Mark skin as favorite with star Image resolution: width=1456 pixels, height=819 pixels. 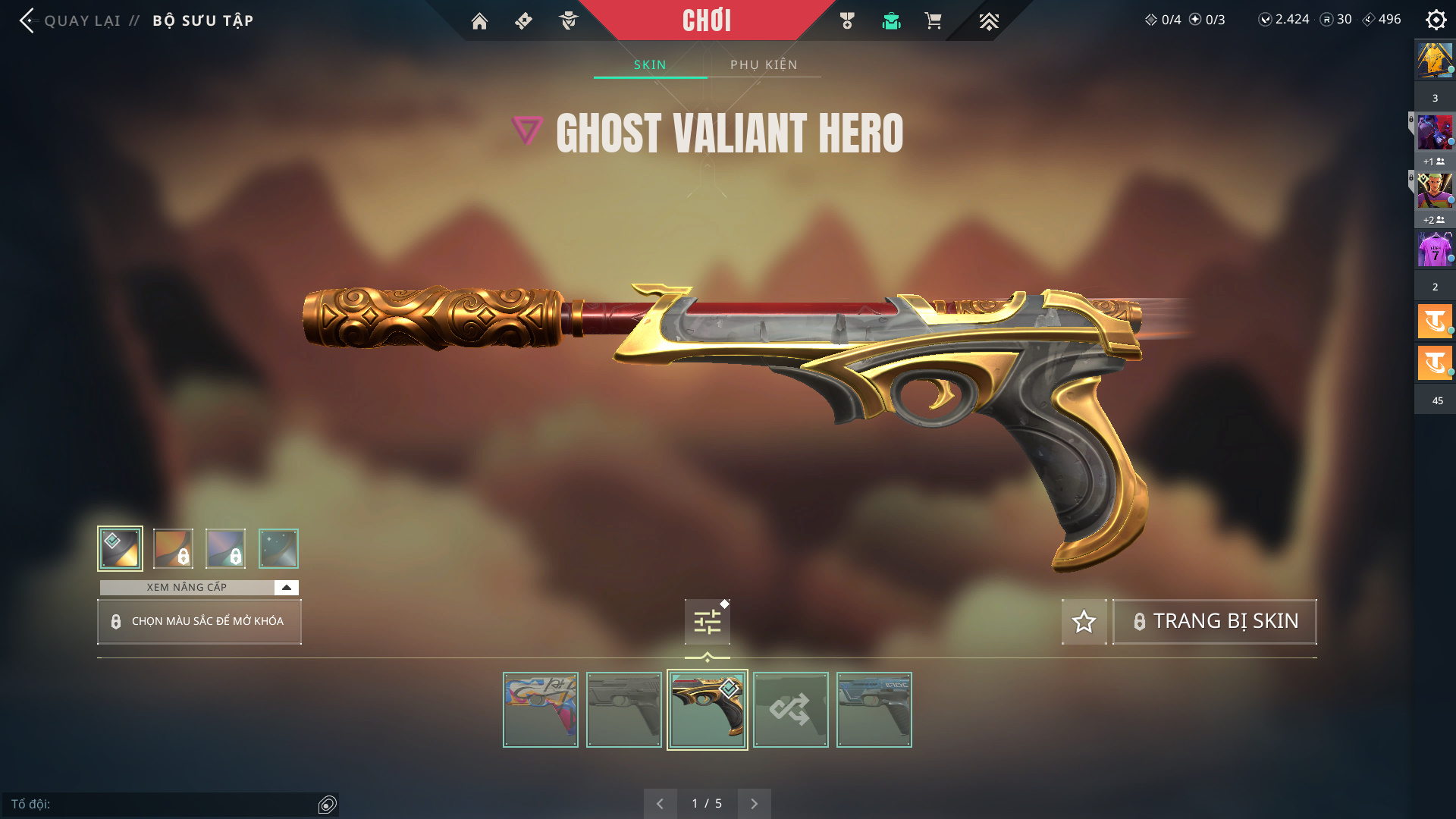coord(1084,622)
